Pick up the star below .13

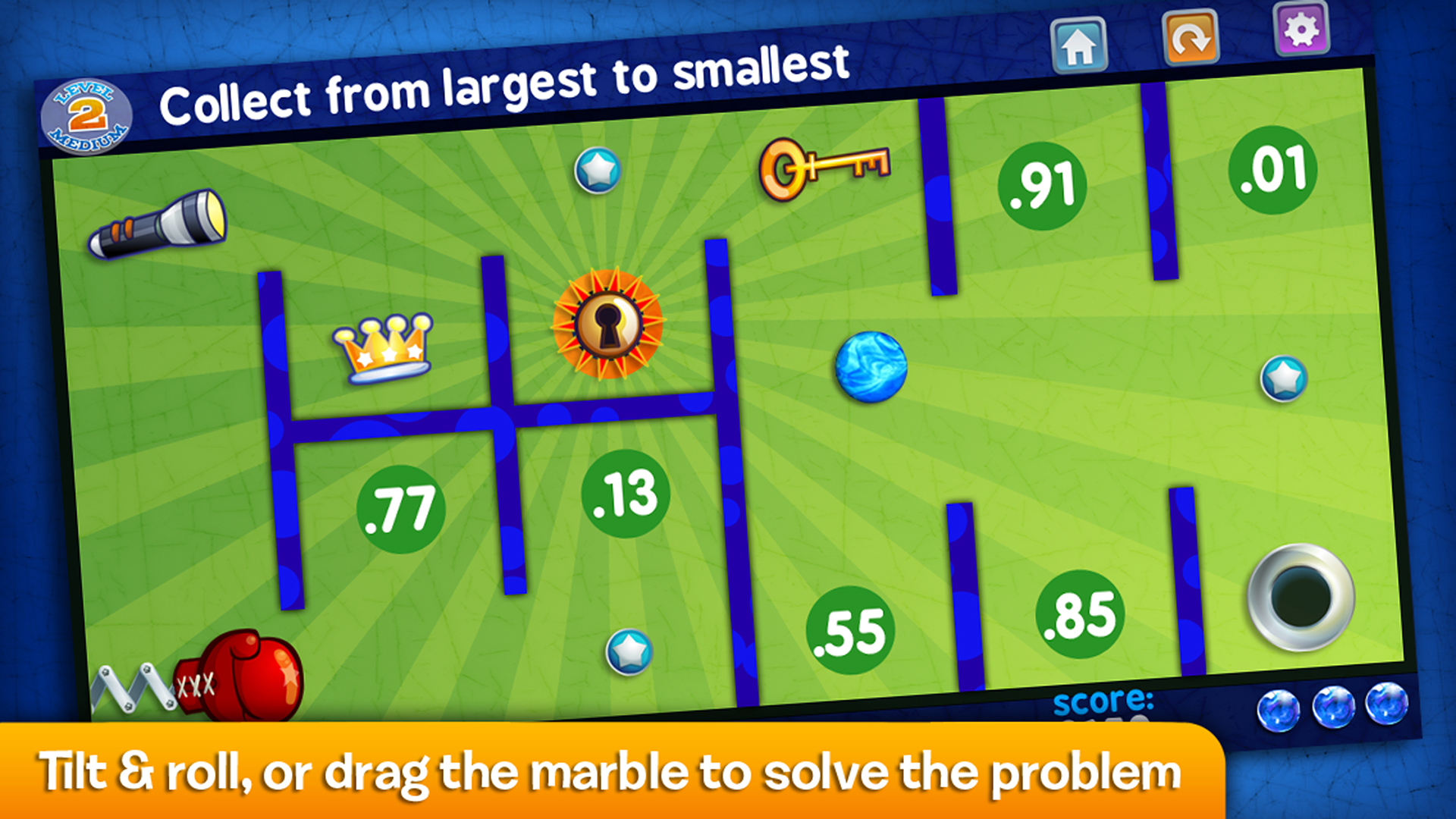pyautogui.click(x=627, y=654)
